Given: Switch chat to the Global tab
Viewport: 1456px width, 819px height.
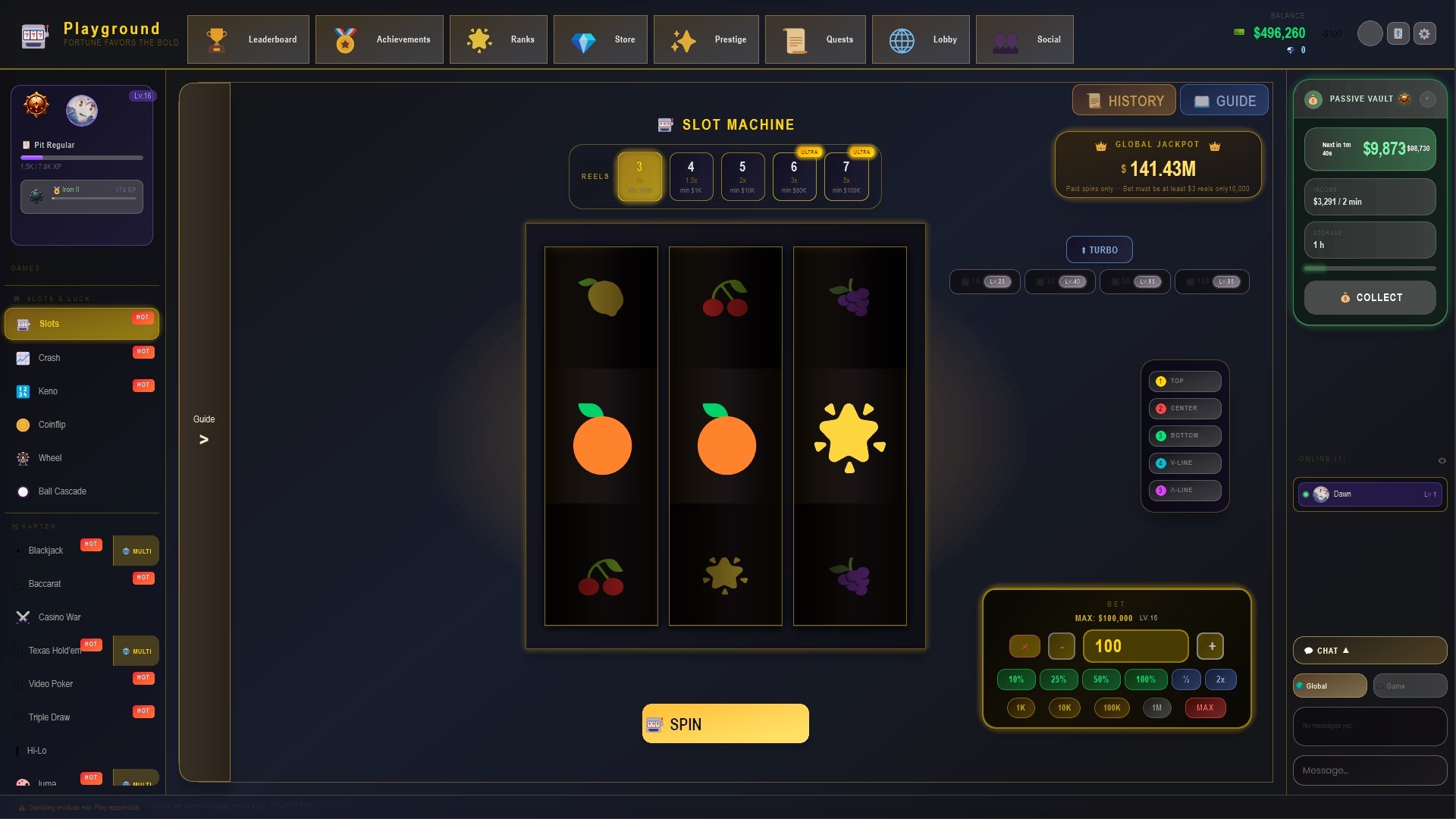Looking at the screenshot, I should (x=1329, y=686).
